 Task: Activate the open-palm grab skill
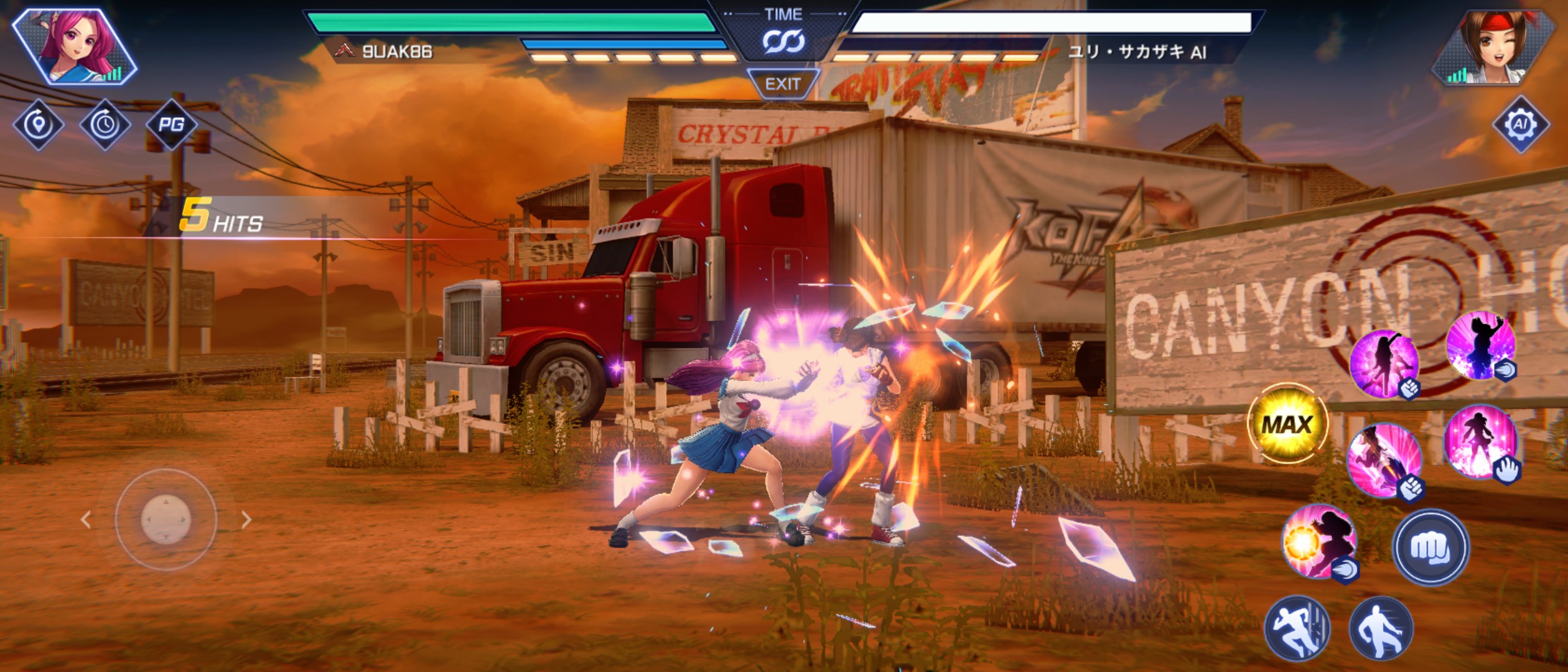pyautogui.click(x=1481, y=442)
